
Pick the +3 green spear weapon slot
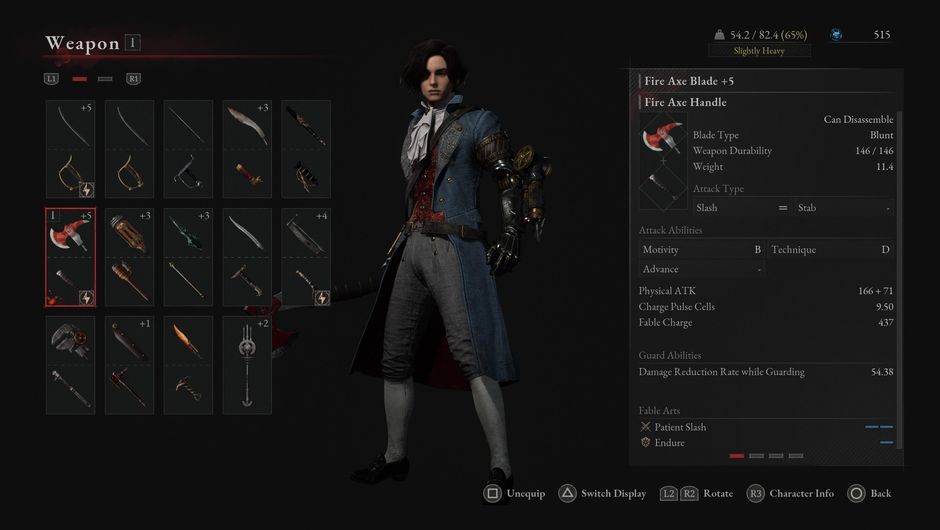coord(188,257)
